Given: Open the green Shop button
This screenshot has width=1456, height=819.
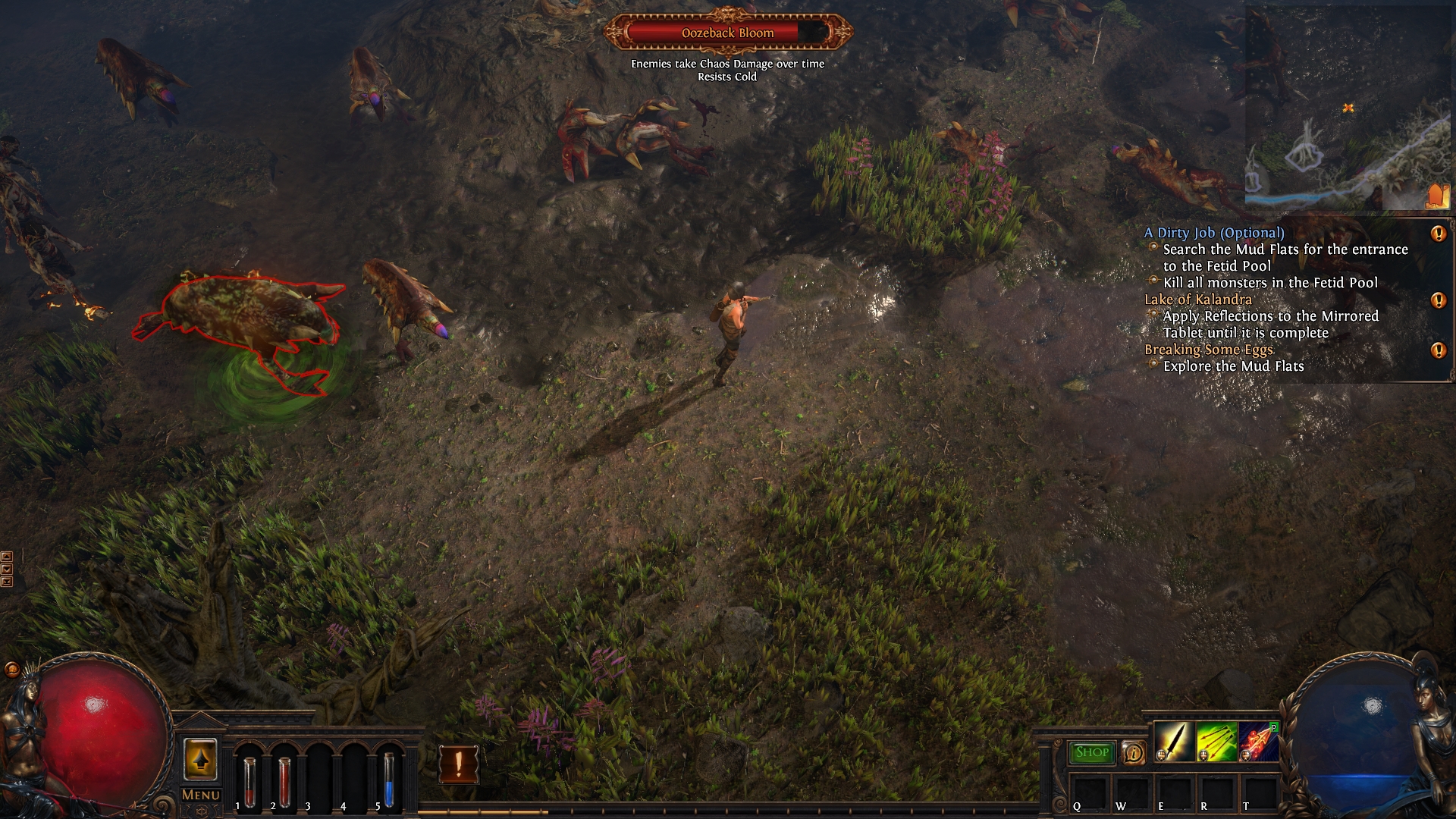Looking at the screenshot, I should point(1091,752).
